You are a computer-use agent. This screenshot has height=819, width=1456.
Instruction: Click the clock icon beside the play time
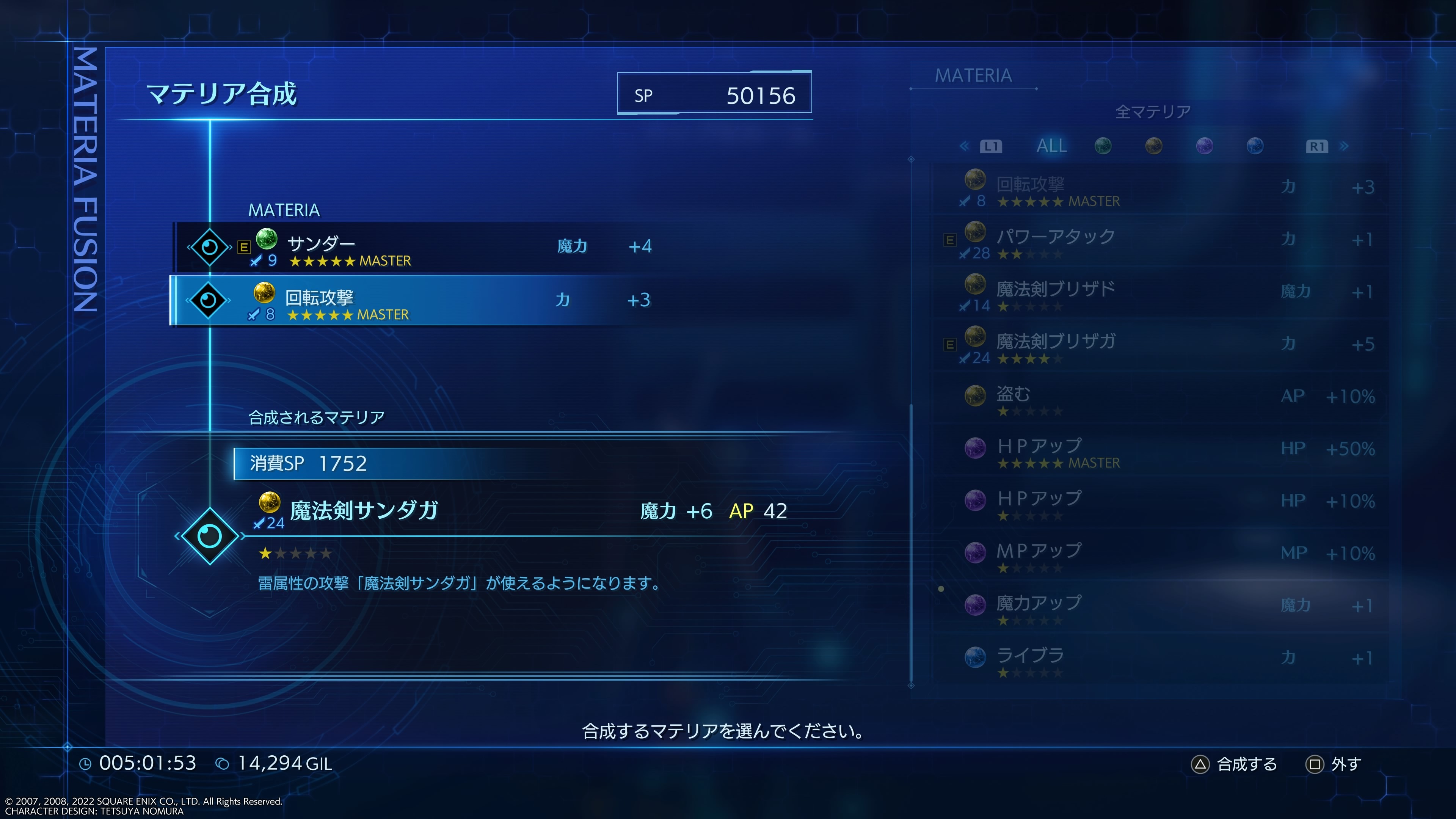[x=85, y=764]
